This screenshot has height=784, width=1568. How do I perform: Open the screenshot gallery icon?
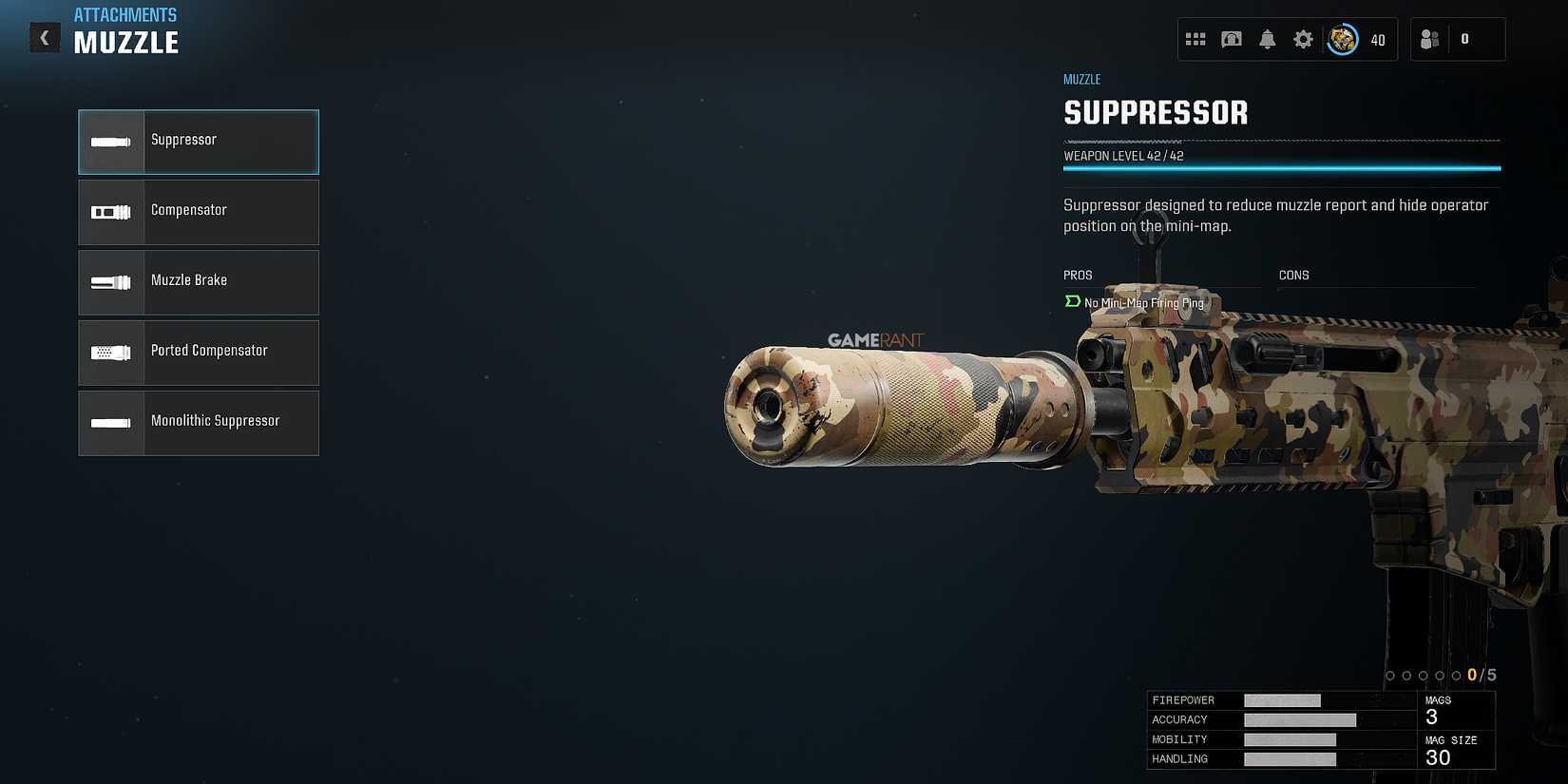1232,39
